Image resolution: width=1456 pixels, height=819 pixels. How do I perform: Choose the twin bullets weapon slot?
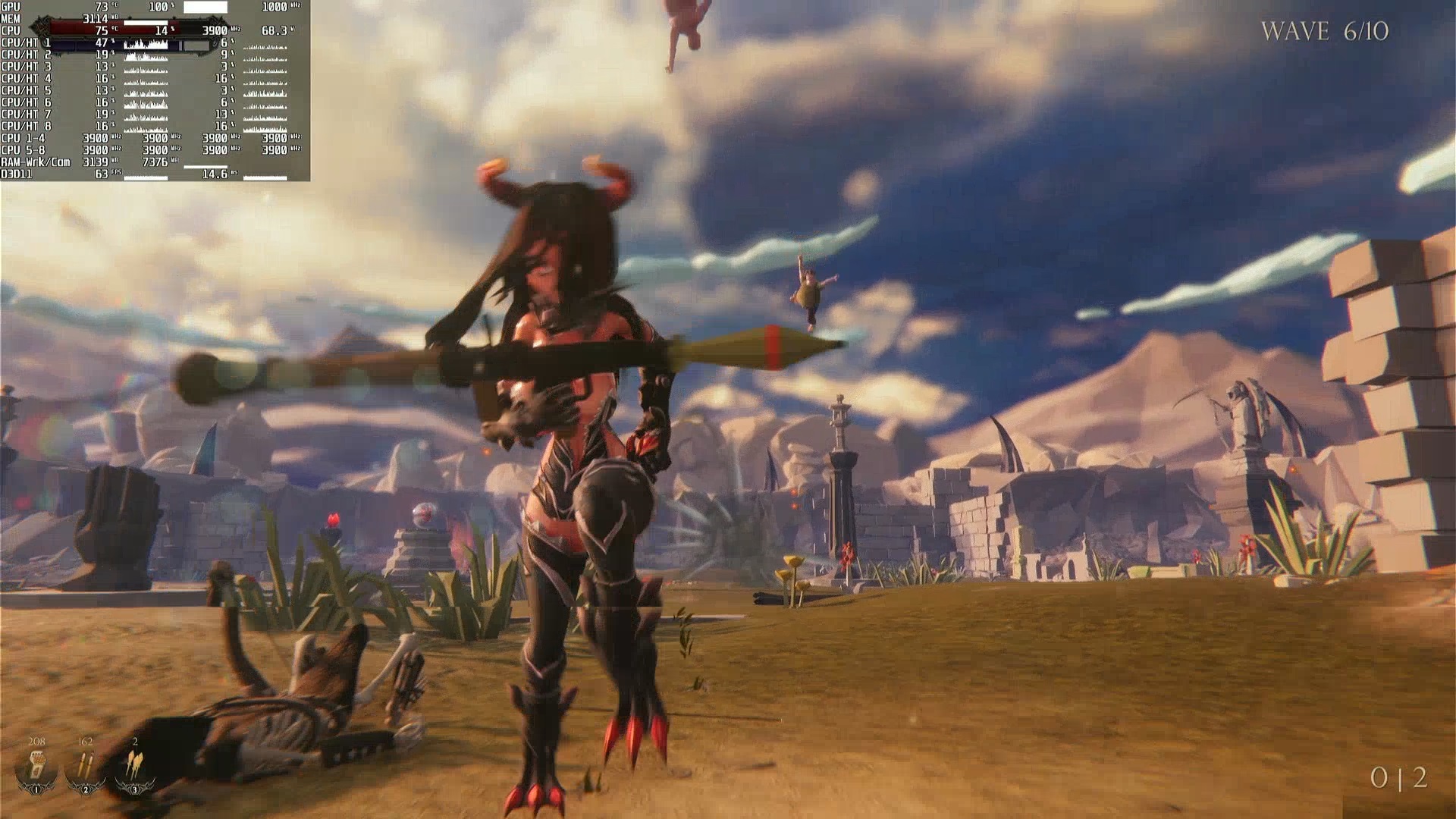tap(85, 767)
